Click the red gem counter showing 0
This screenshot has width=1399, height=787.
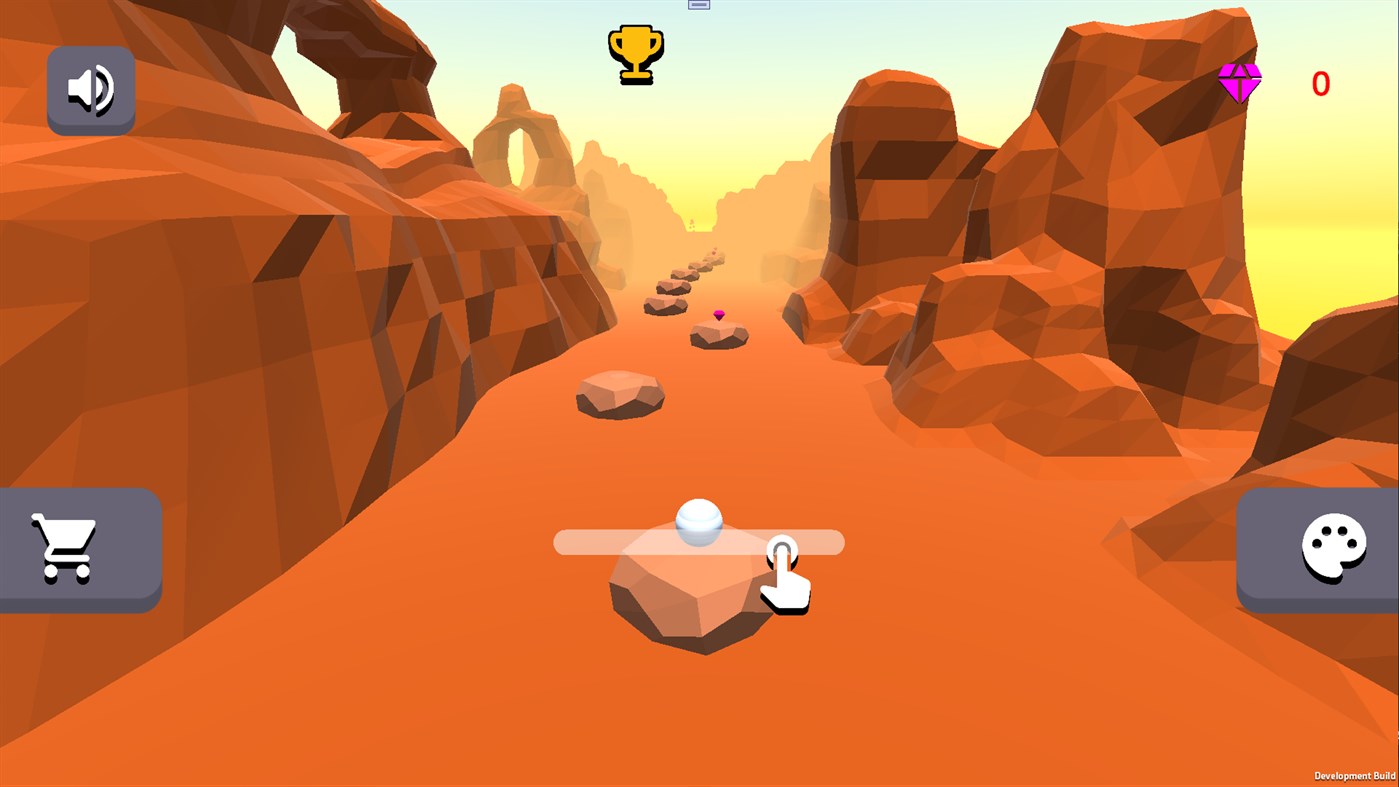[x=1319, y=83]
